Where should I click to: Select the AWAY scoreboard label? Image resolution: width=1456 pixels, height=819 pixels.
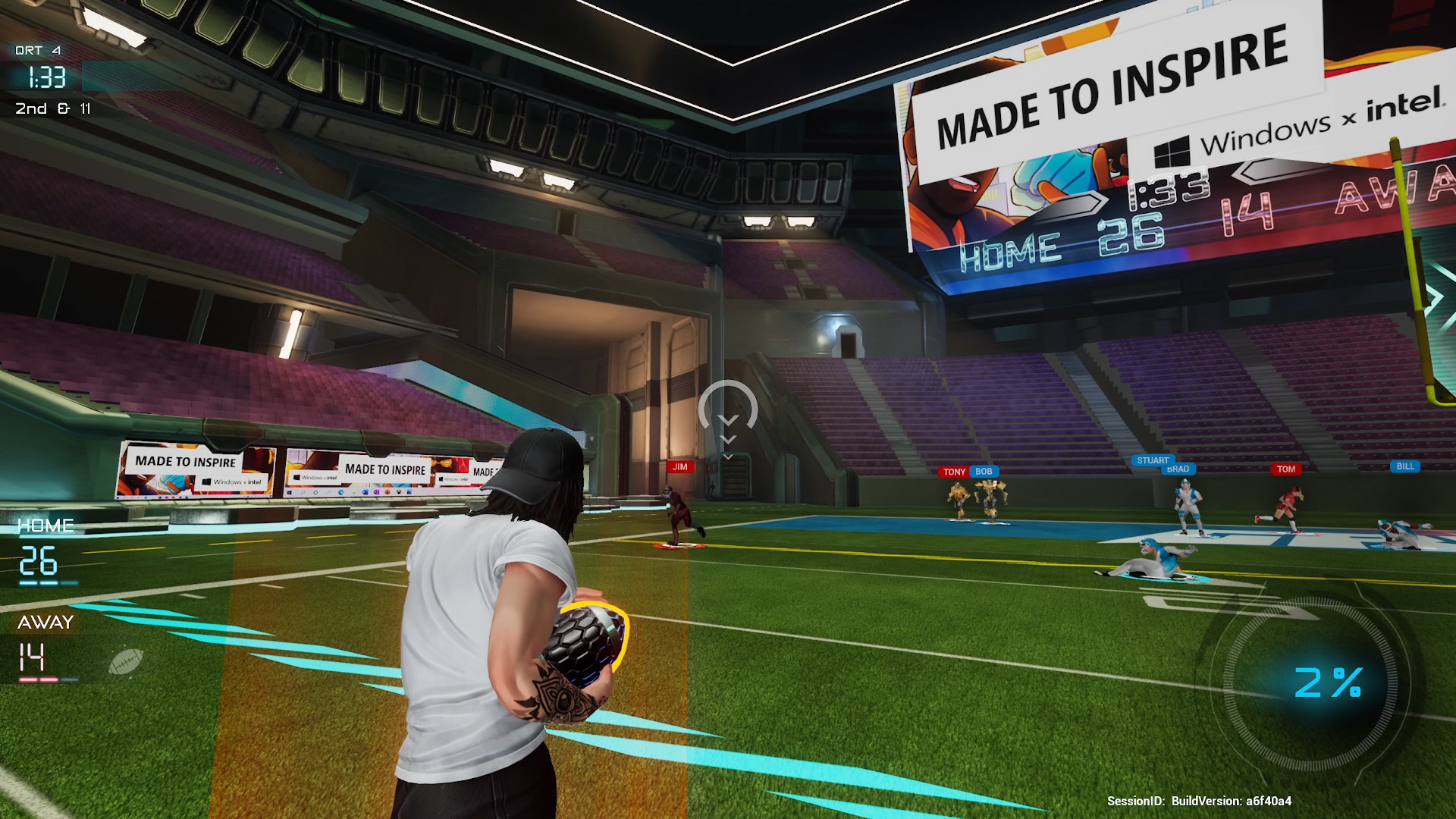pyautogui.click(x=43, y=622)
